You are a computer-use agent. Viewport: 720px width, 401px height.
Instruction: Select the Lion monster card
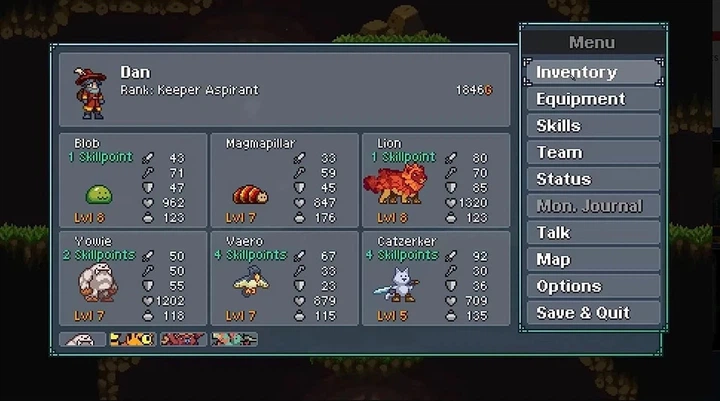pos(435,180)
